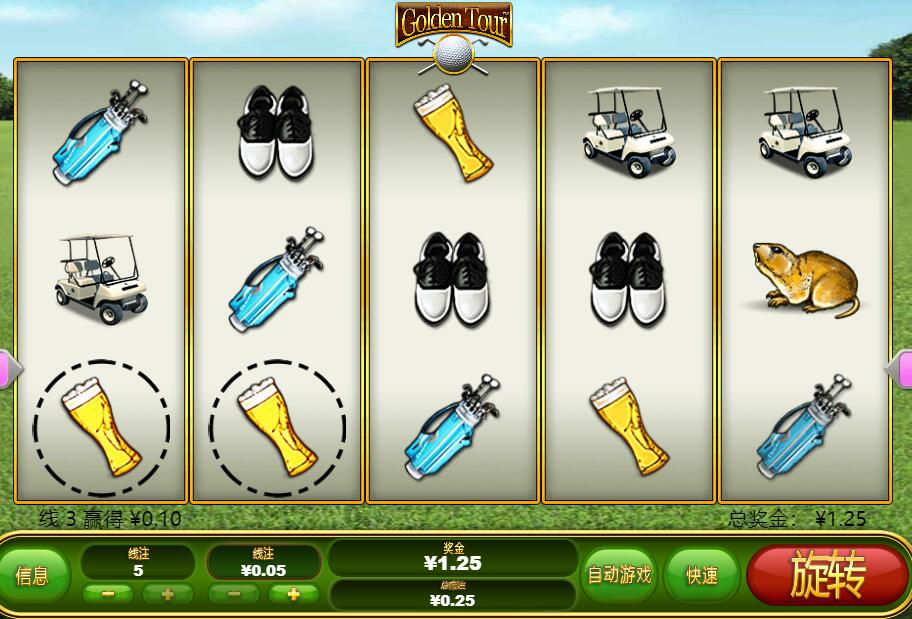Click the pink arrow tab on the right edge
912x619 pixels.
coord(903,369)
